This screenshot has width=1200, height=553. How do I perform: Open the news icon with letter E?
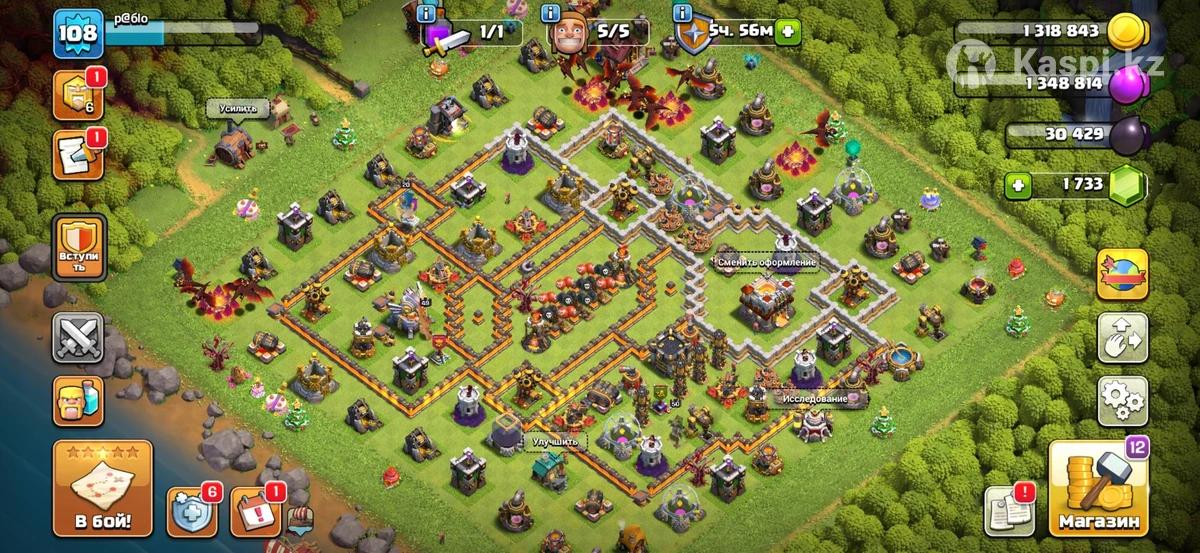click(x=75, y=155)
